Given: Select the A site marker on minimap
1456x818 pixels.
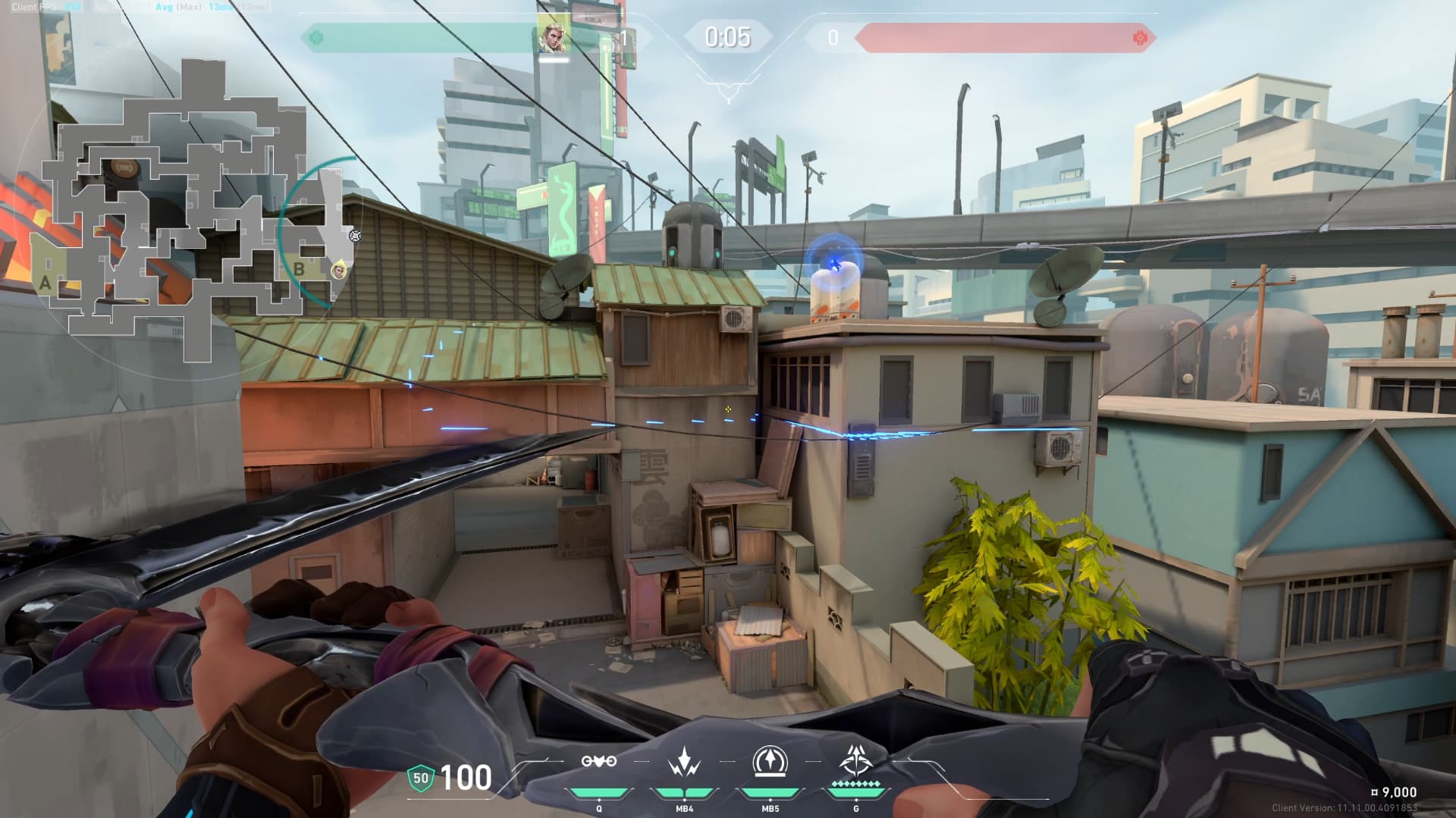Looking at the screenshot, I should [45, 284].
